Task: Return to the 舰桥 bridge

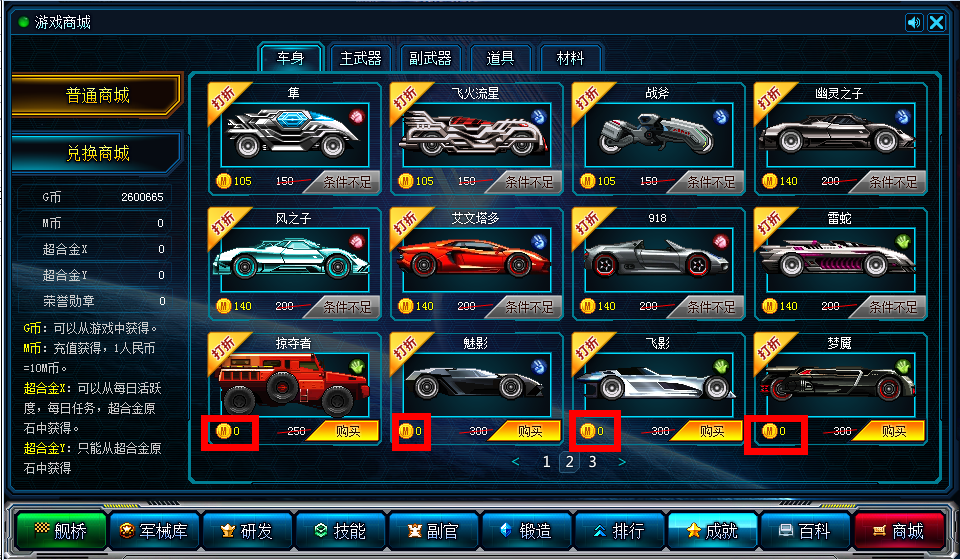Action: pyautogui.click(x=62, y=531)
